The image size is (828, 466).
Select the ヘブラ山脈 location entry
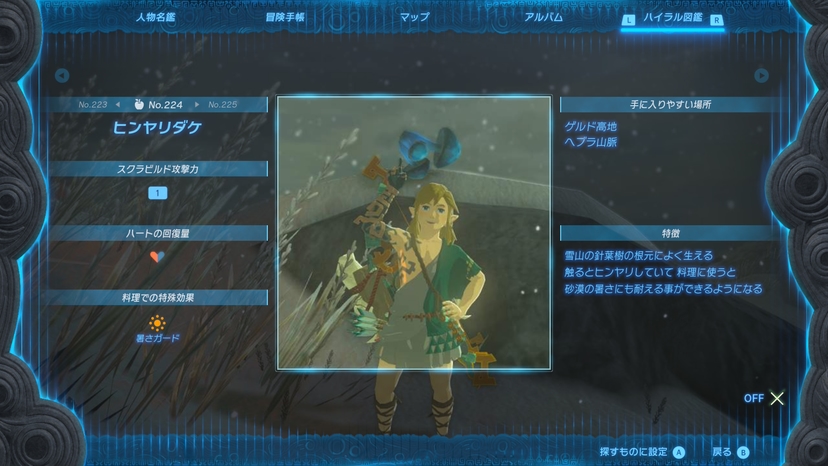[590, 142]
